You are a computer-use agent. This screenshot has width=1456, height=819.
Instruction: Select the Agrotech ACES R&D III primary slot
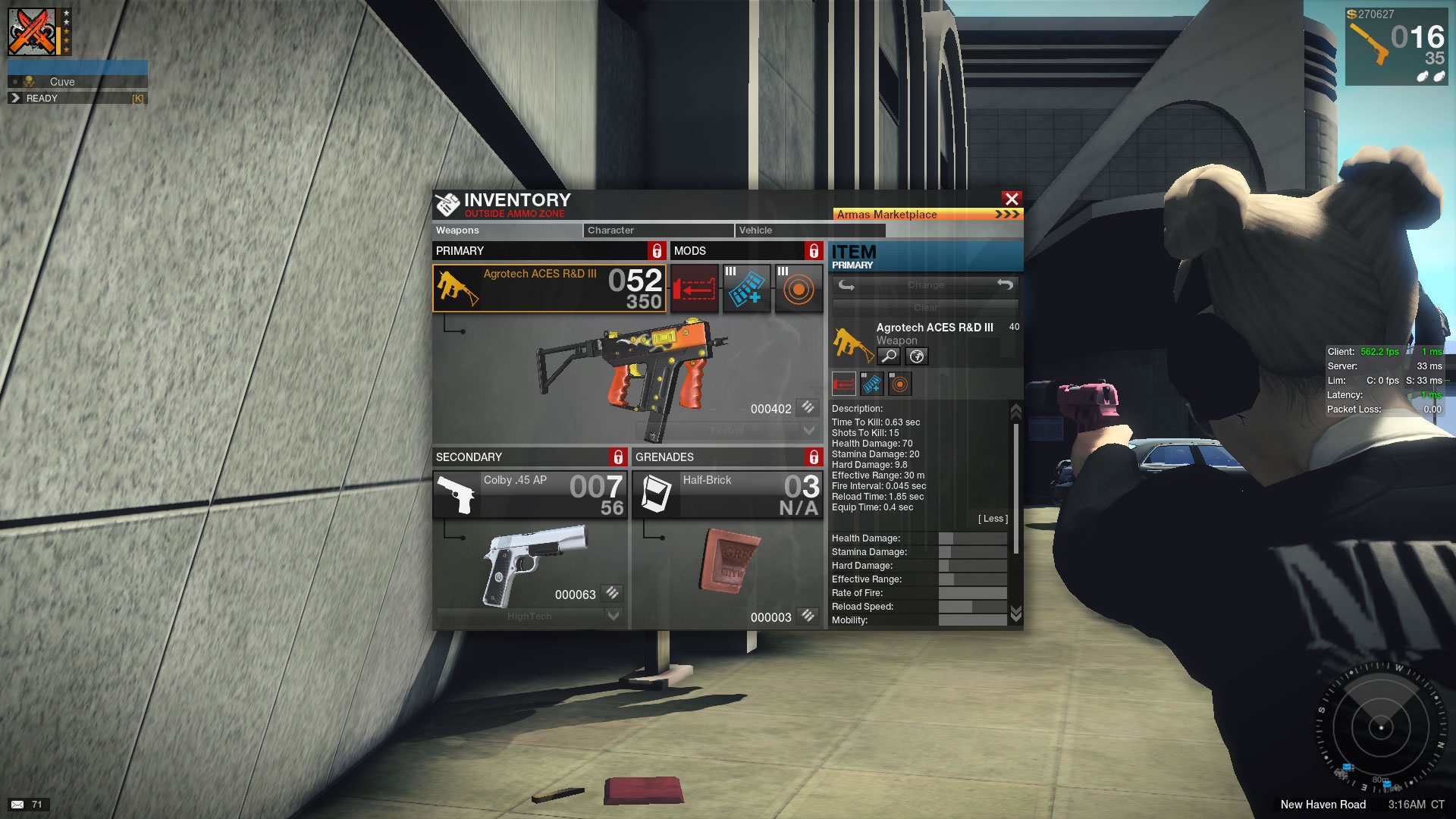pyautogui.click(x=549, y=288)
